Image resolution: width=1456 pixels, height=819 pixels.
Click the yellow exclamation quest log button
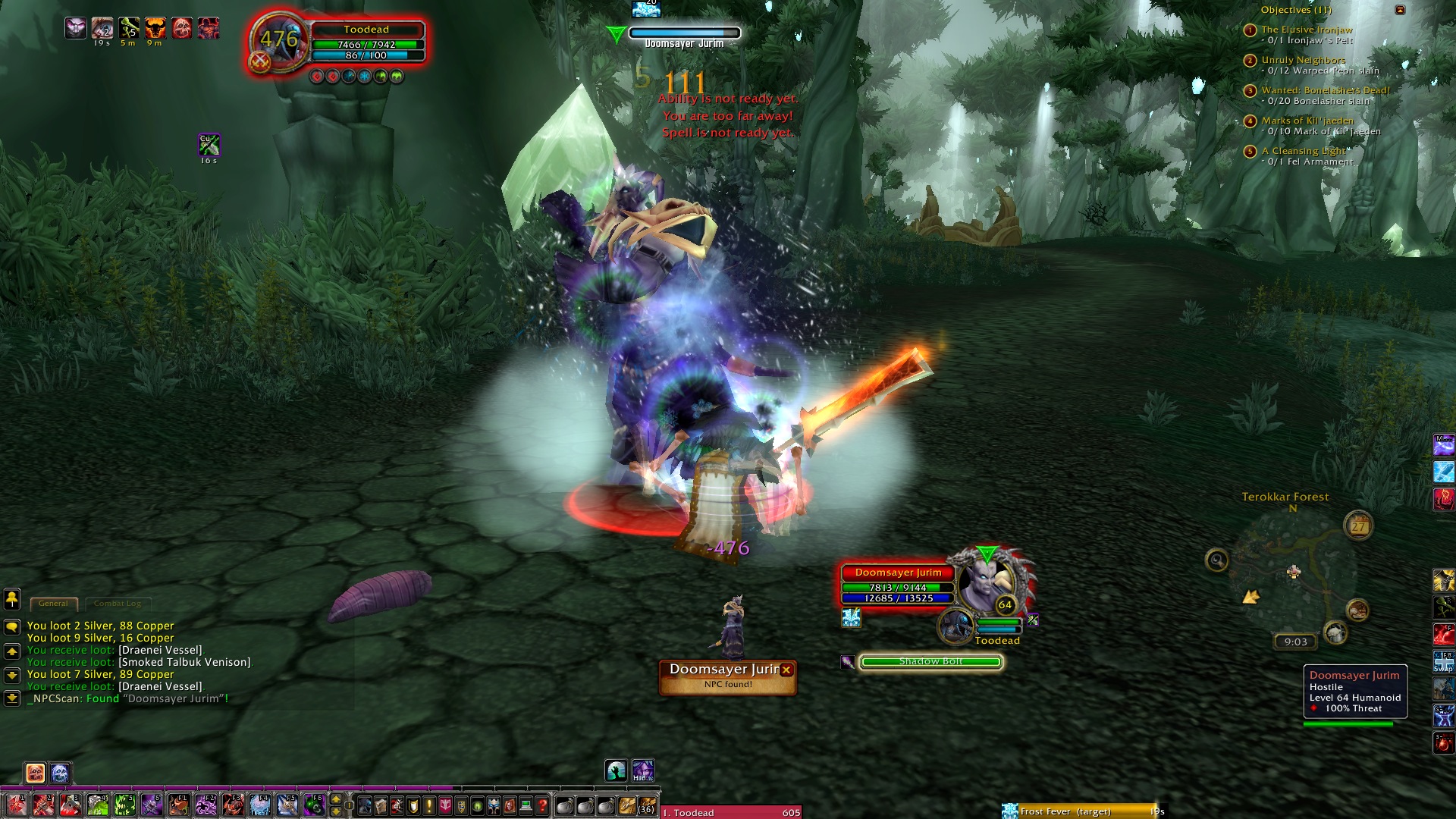click(x=429, y=805)
